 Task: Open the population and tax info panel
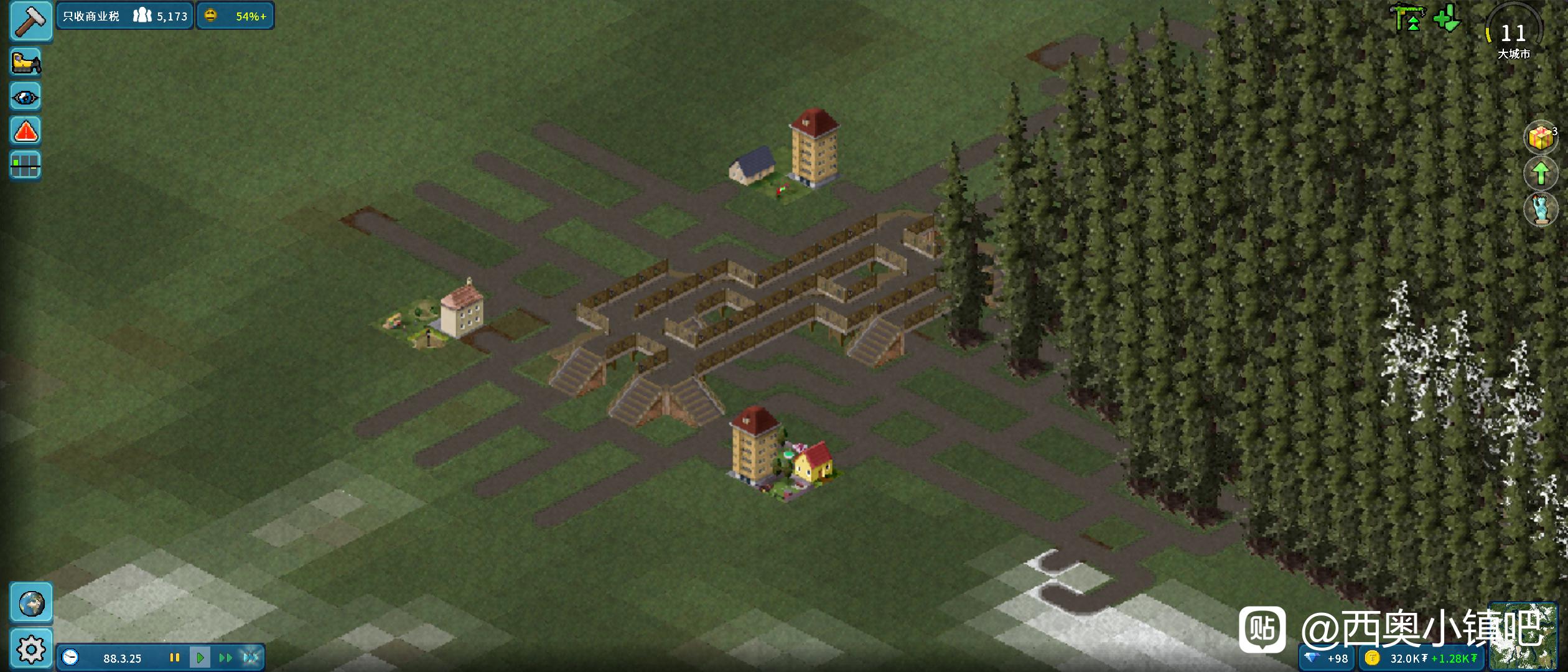[x=125, y=16]
